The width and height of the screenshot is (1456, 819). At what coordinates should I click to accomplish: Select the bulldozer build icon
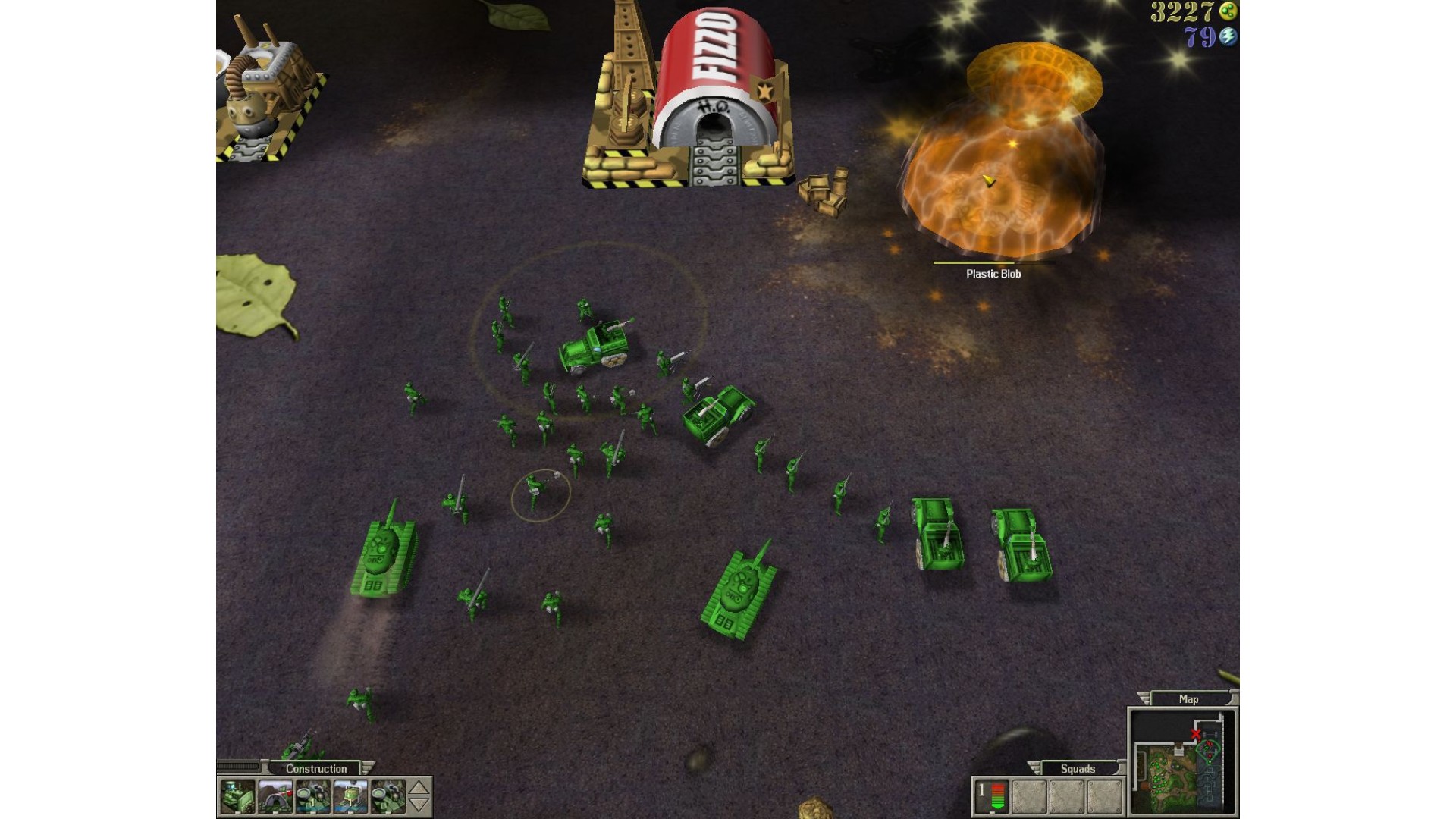coord(237,797)
